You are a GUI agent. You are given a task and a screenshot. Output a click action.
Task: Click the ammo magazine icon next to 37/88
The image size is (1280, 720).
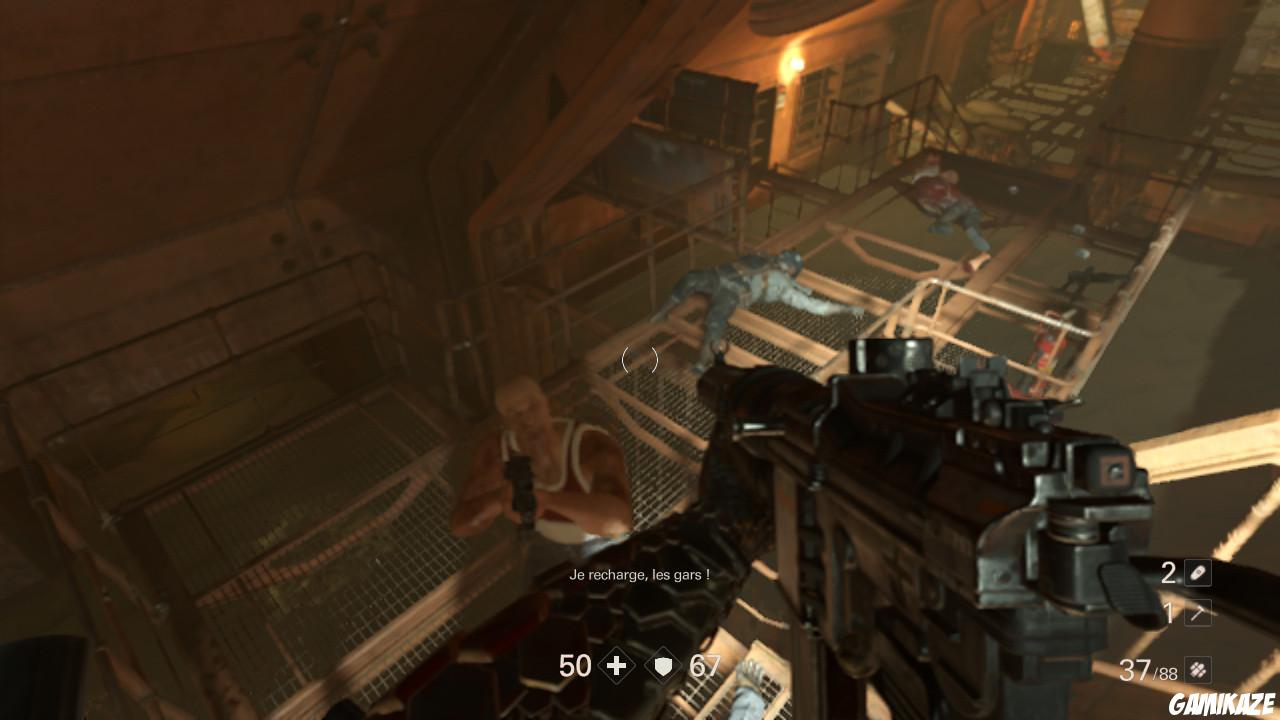coord(1197,668)
